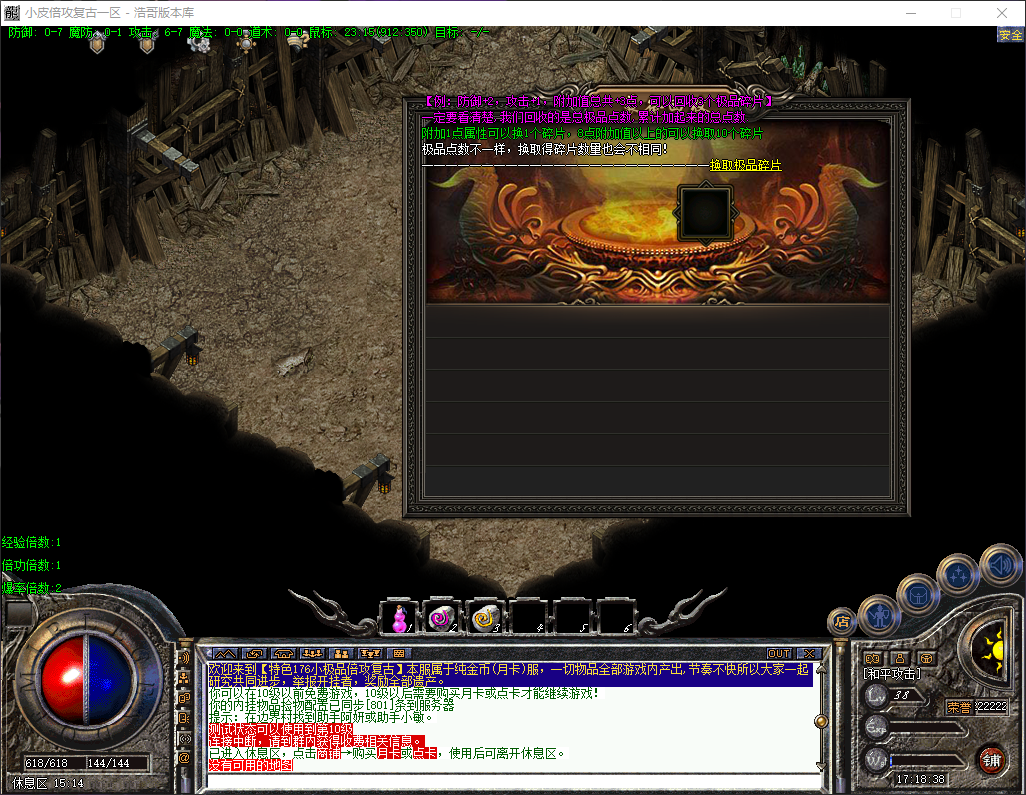1026x795 pixels.
Task: Close the chat panel with X button
Action: (x=808, y=654)
